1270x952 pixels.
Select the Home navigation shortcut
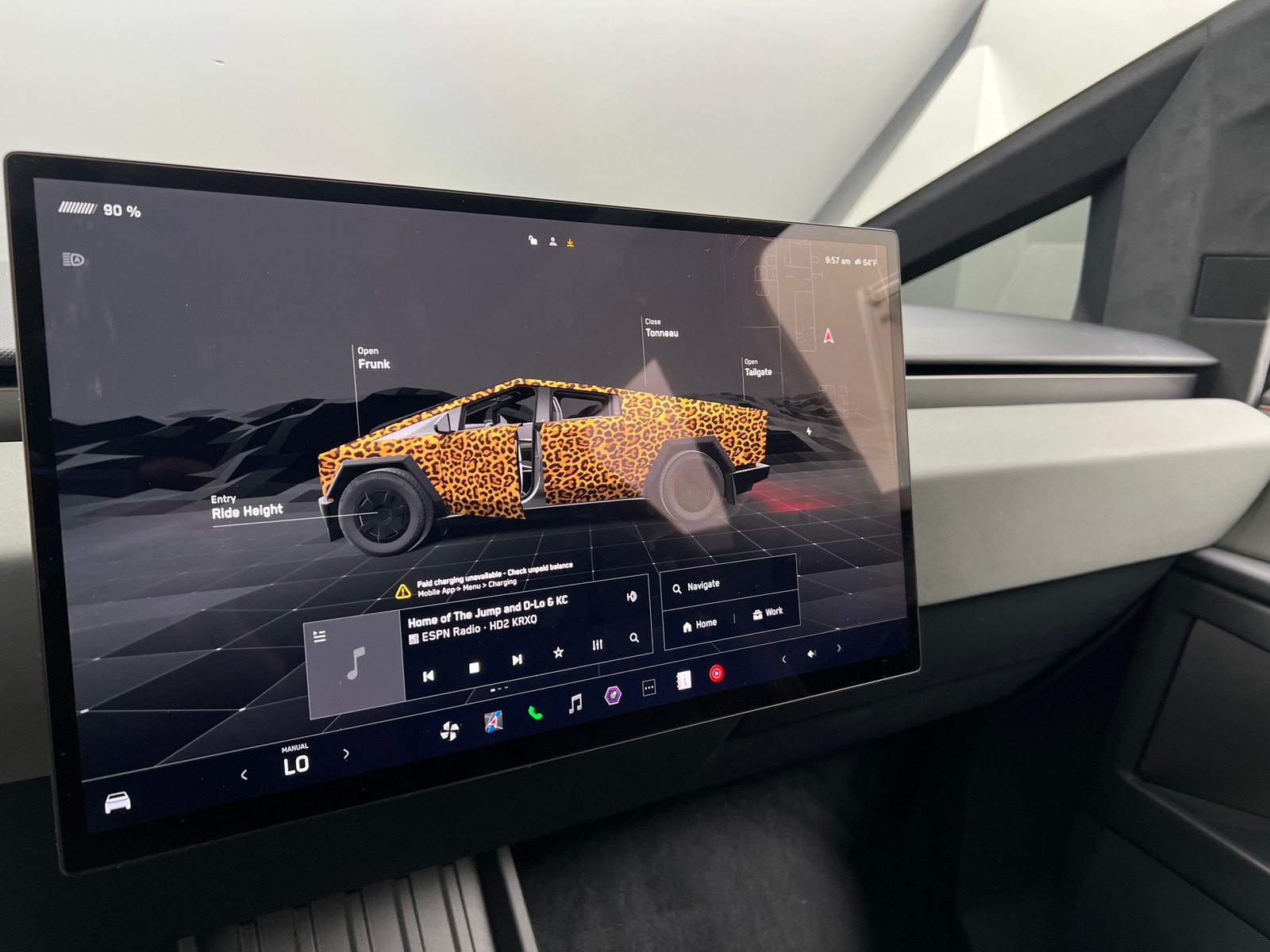click(702, 624)
